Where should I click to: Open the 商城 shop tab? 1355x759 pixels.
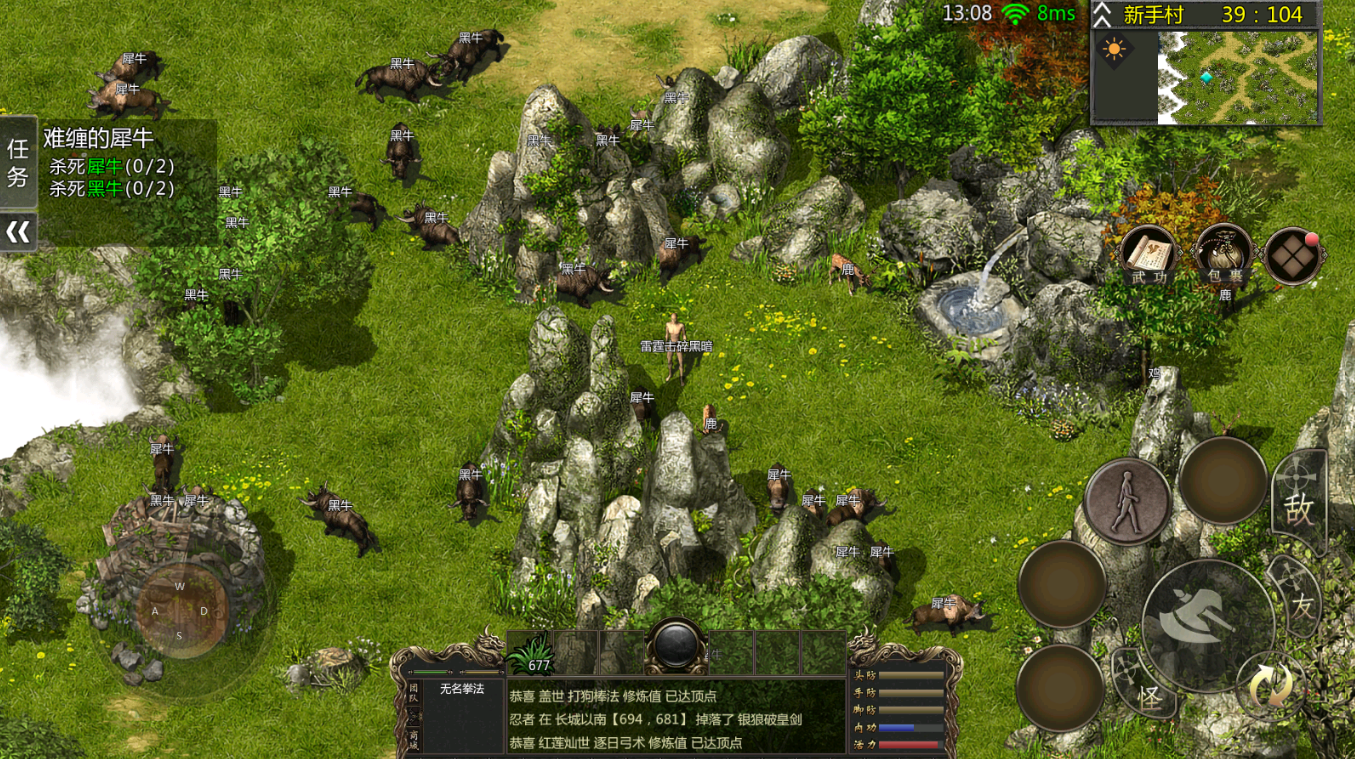[413, 738]
